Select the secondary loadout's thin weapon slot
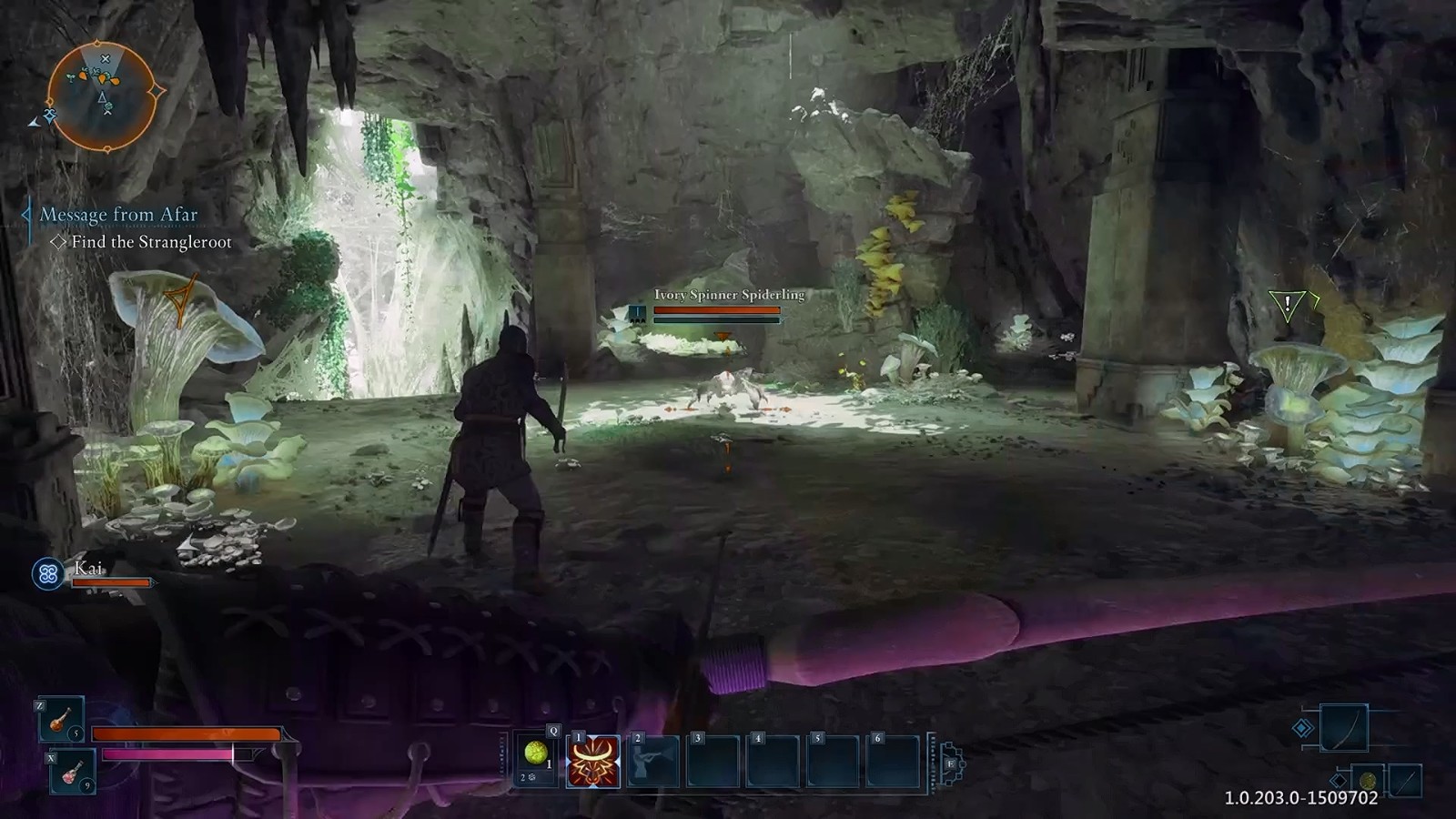 click(x=1404, y=781)
